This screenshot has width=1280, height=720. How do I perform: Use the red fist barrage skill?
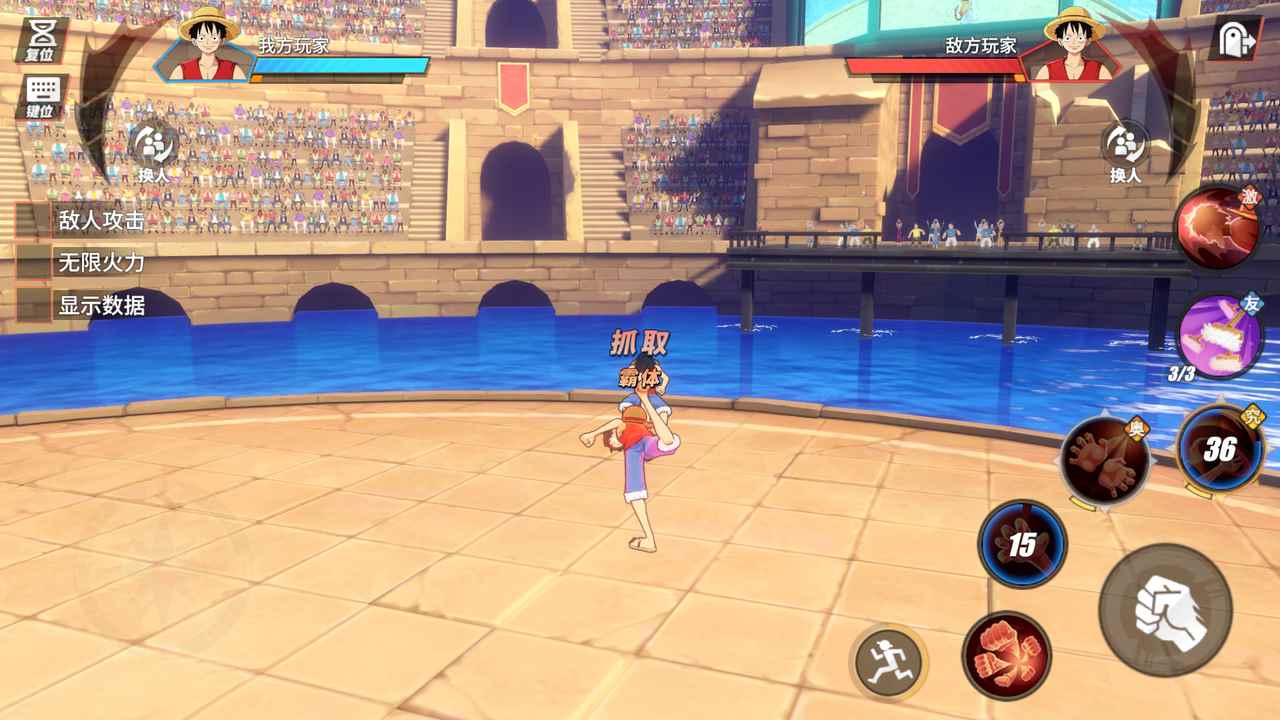(x=1006, y=655)
